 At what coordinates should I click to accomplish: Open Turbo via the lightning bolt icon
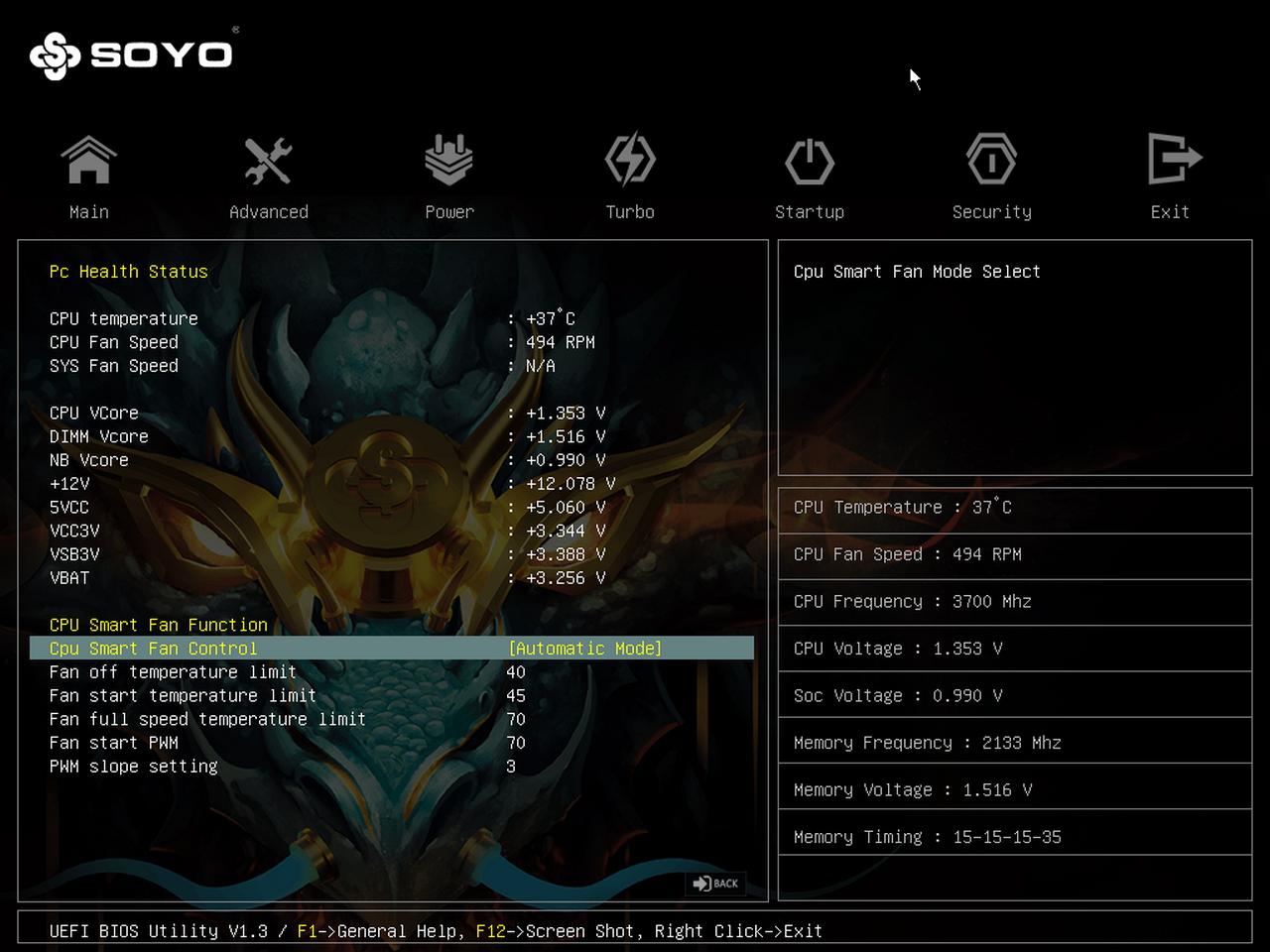pyautogui.click(x=630, y=159)
